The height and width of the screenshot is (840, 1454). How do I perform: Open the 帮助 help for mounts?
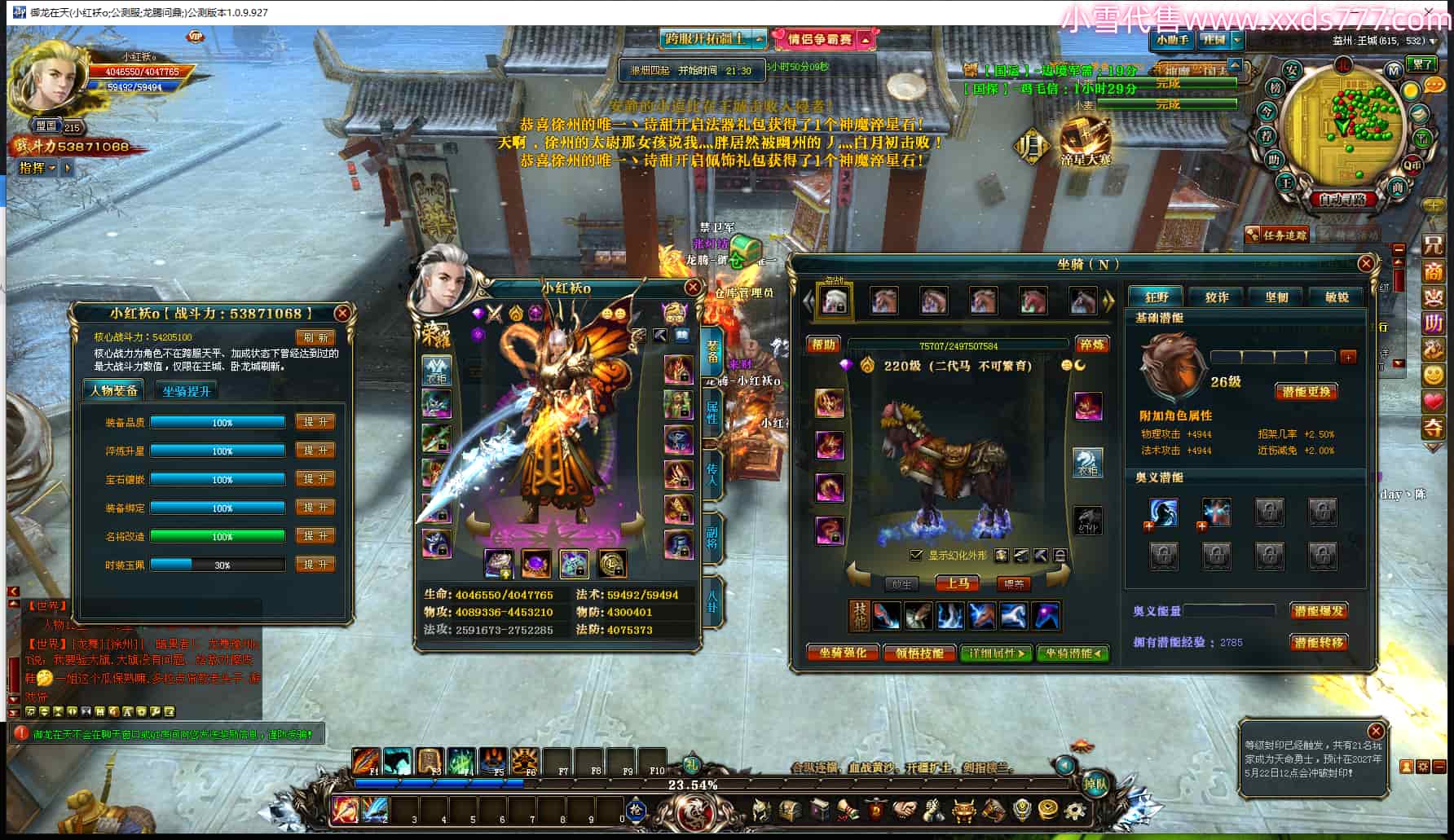[823, 345]
